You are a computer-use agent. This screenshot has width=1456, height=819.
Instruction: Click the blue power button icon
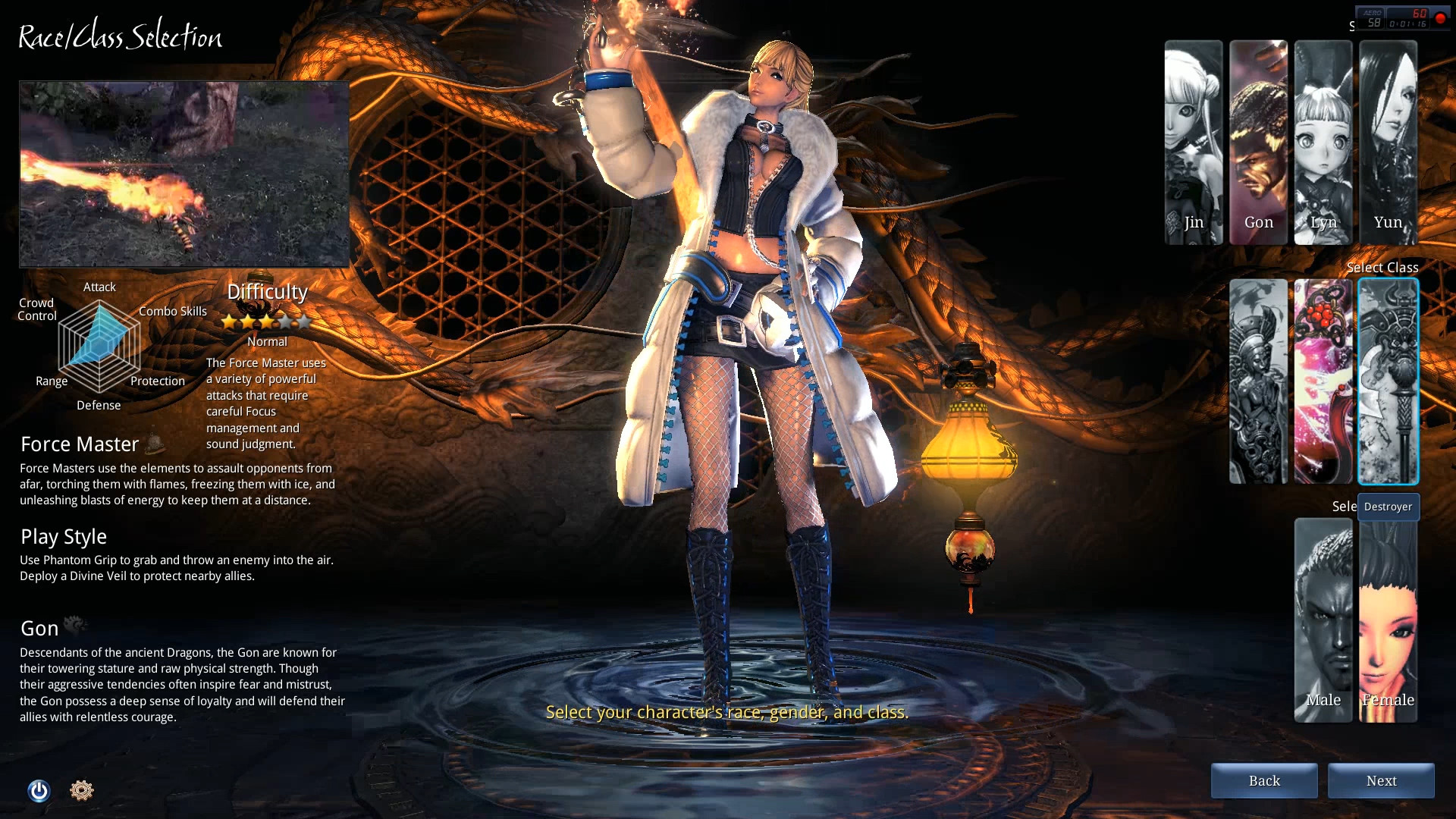pos(38,790)
